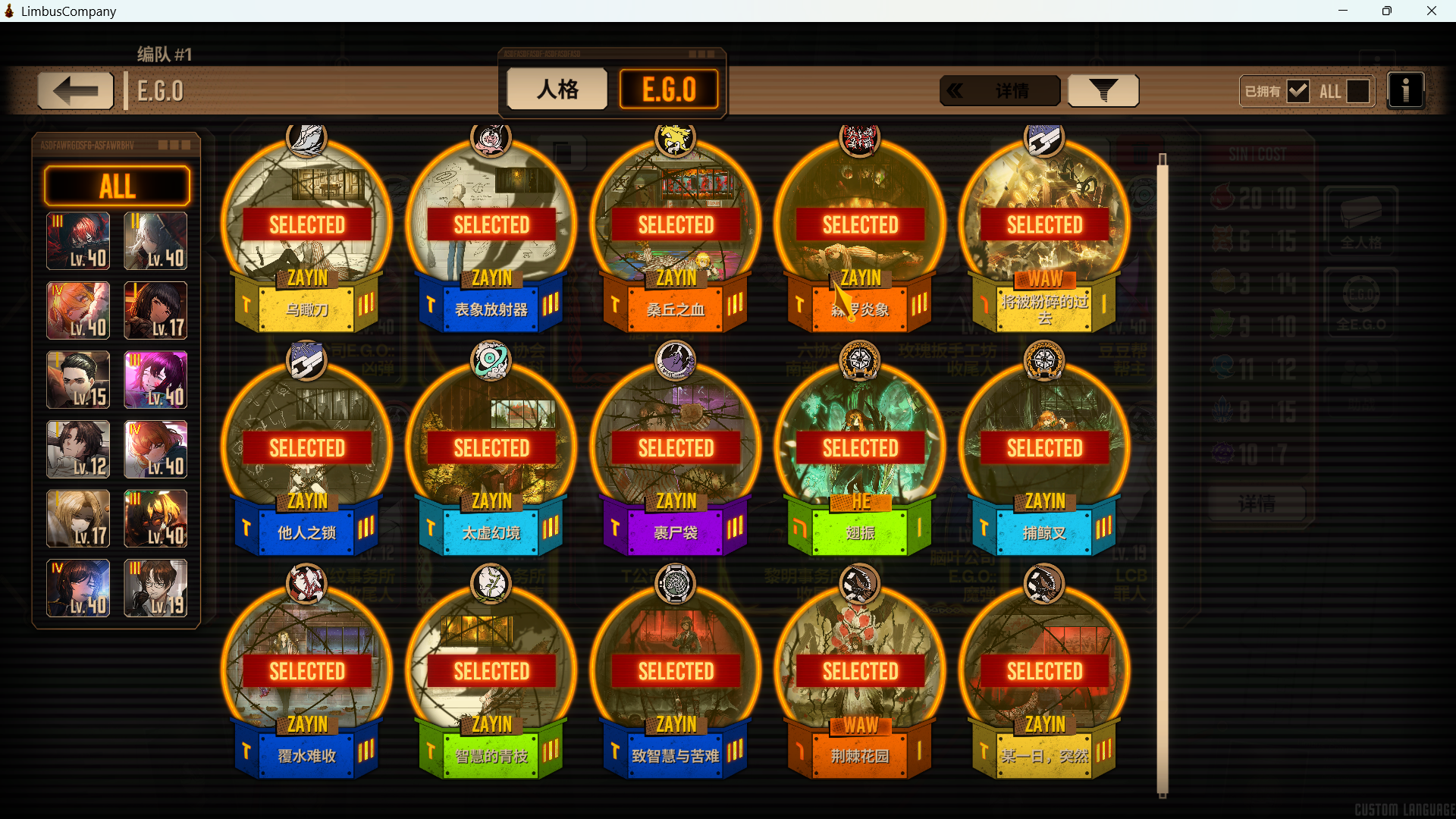Click the red wrath sin icon in SIN|COST panel
The width and height of the screenshot is (1456, 819).
1224,198
